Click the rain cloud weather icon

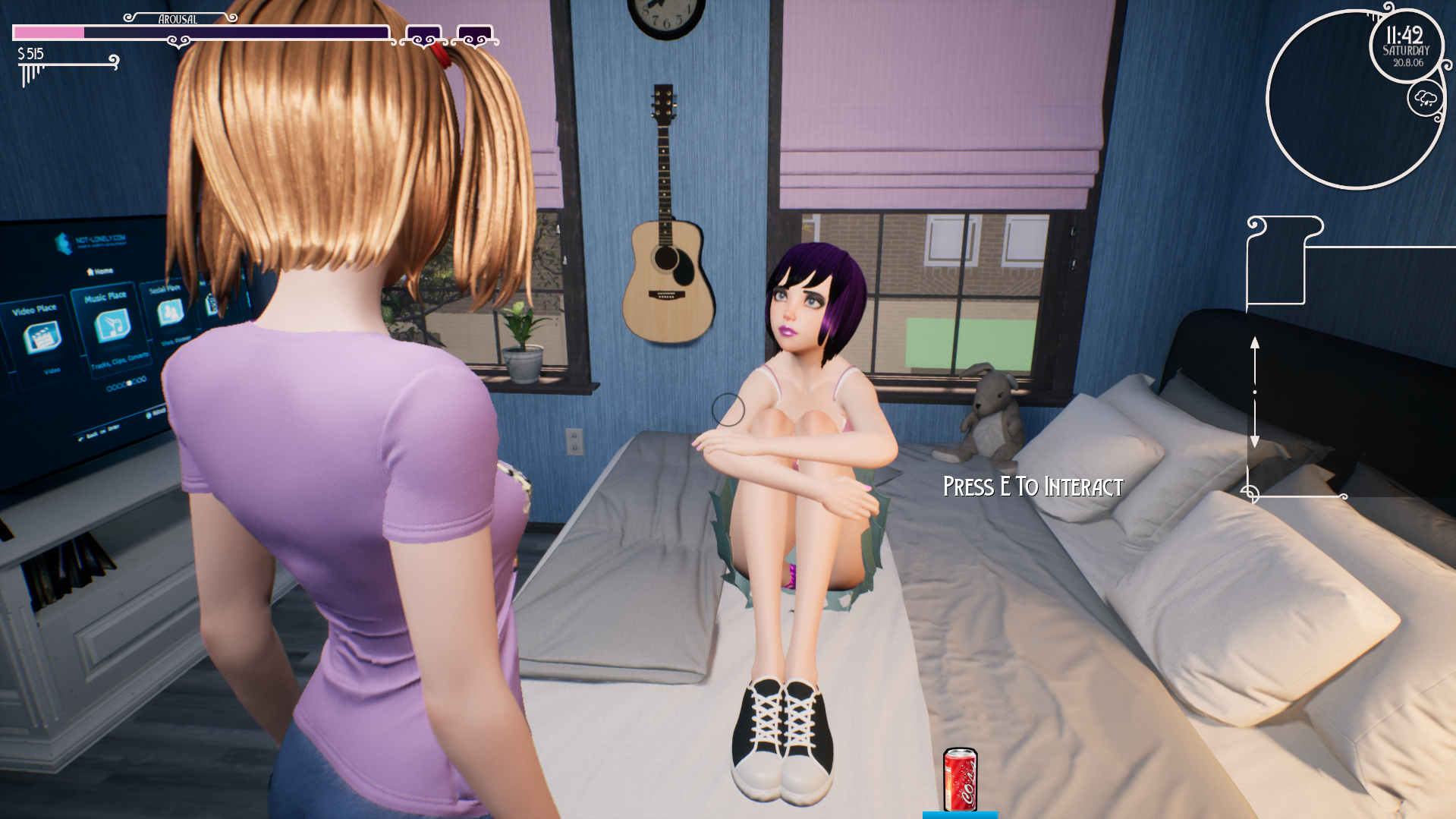pyautogui.click(x=1425, y=99)
